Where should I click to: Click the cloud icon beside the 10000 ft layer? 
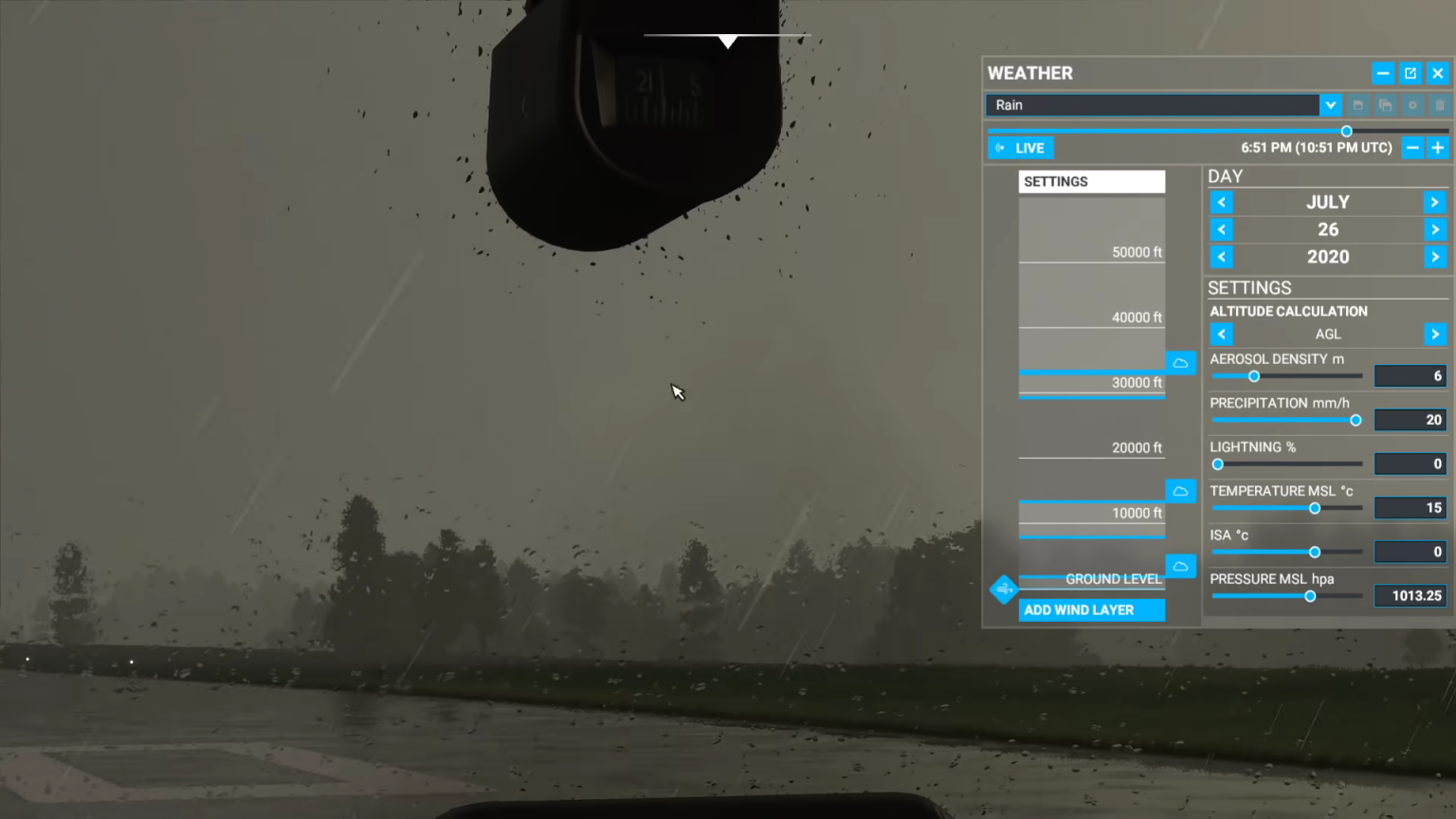[x=1180, y=490]
